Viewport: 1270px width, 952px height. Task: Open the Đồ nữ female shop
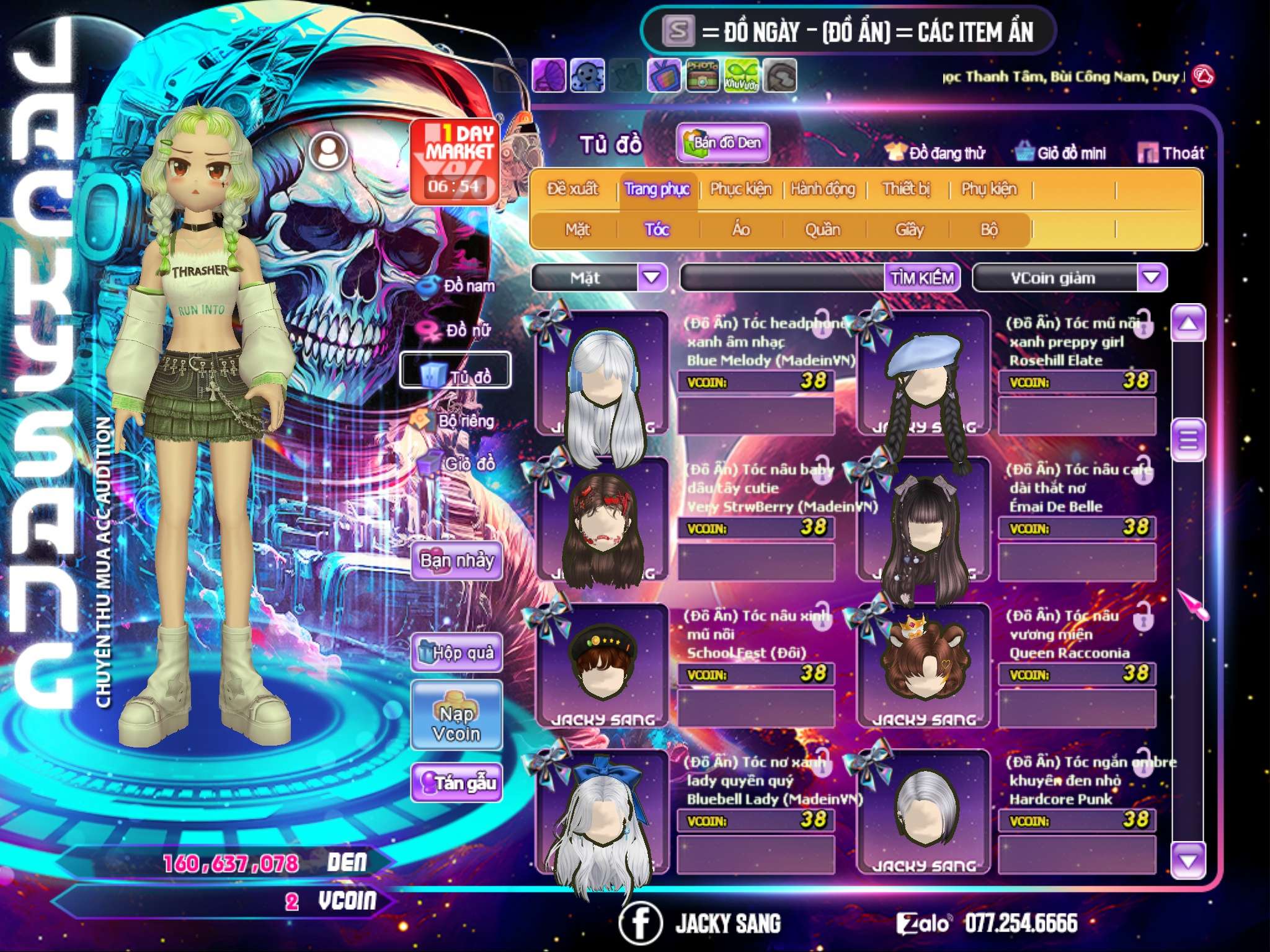(460, 330)
